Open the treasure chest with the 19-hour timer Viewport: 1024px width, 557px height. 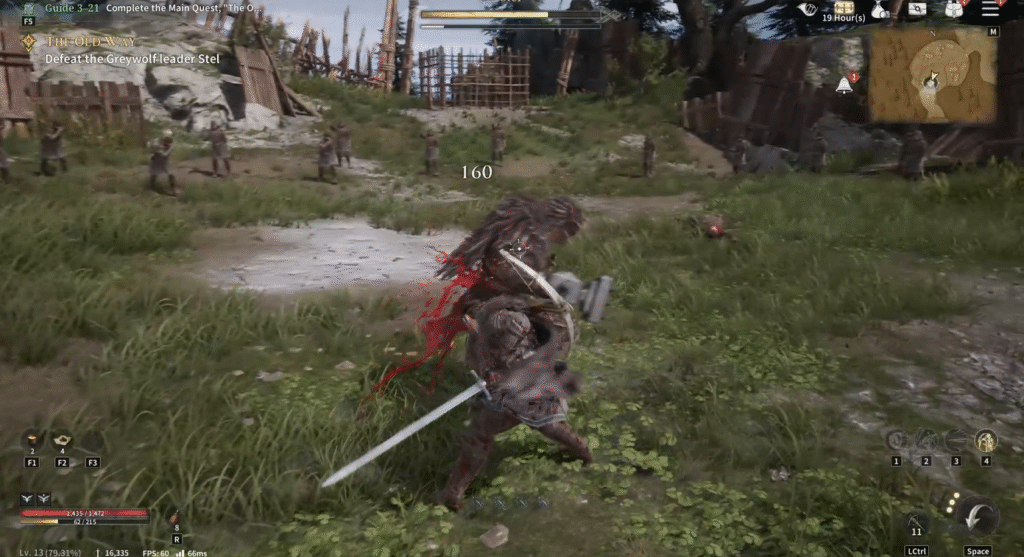click(x=843, y=8)
